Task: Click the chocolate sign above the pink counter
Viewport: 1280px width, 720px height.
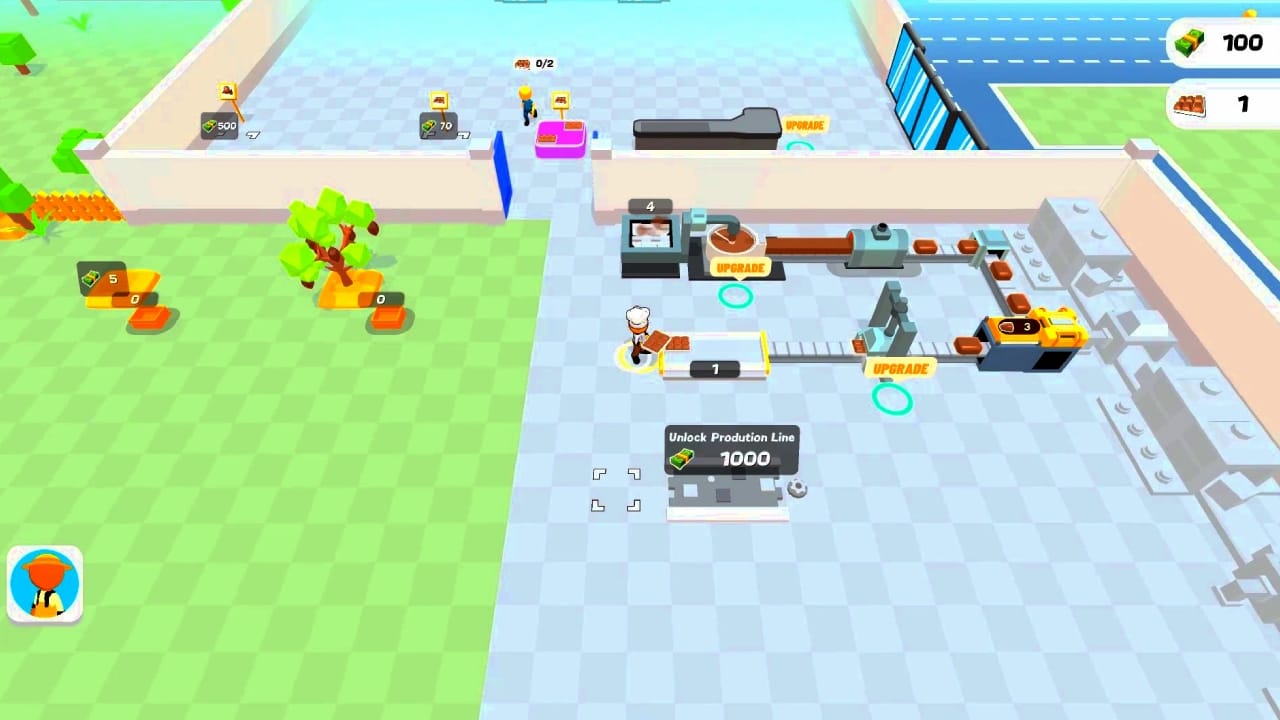Action: coord(559,102)
